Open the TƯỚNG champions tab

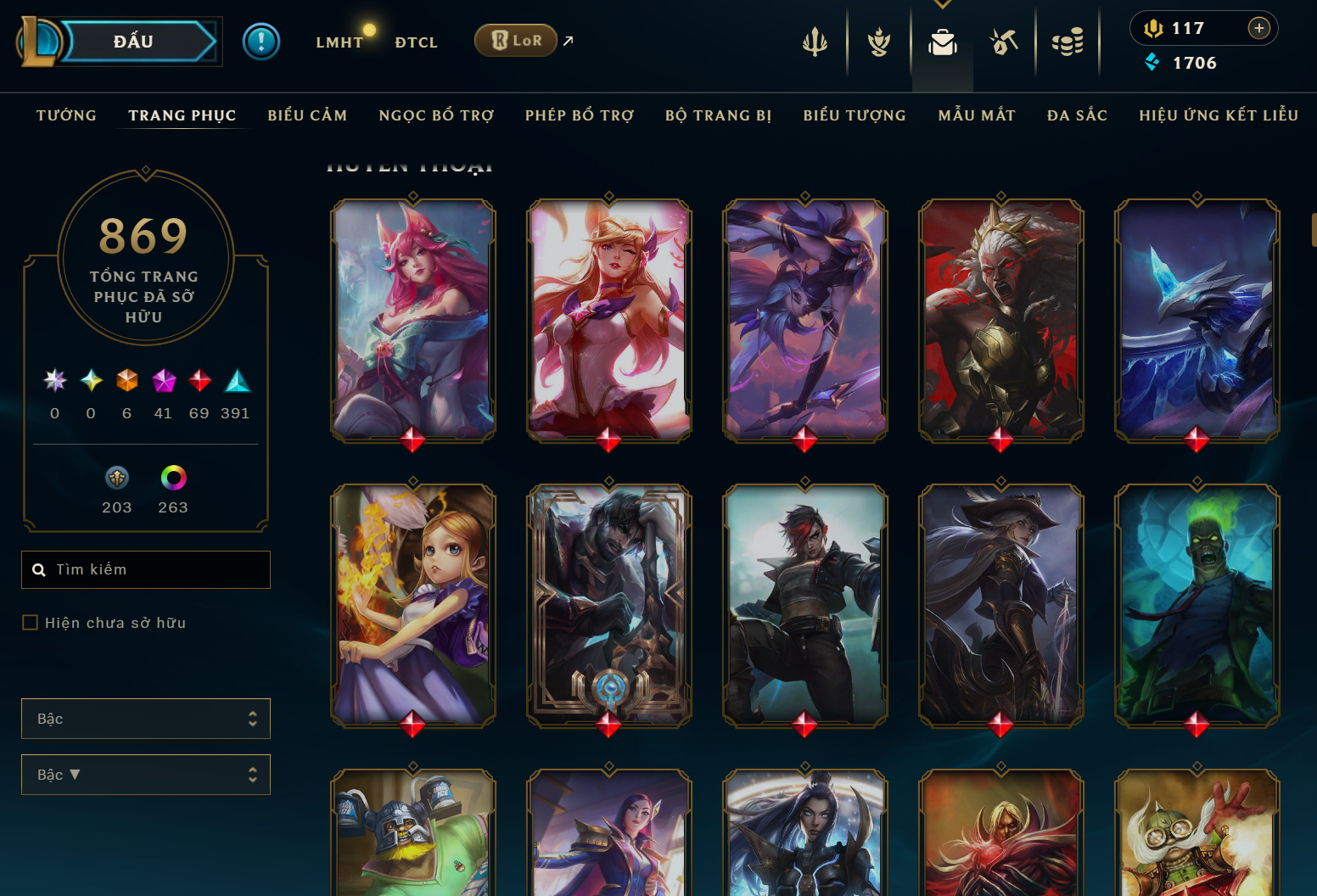coord(66,115)
